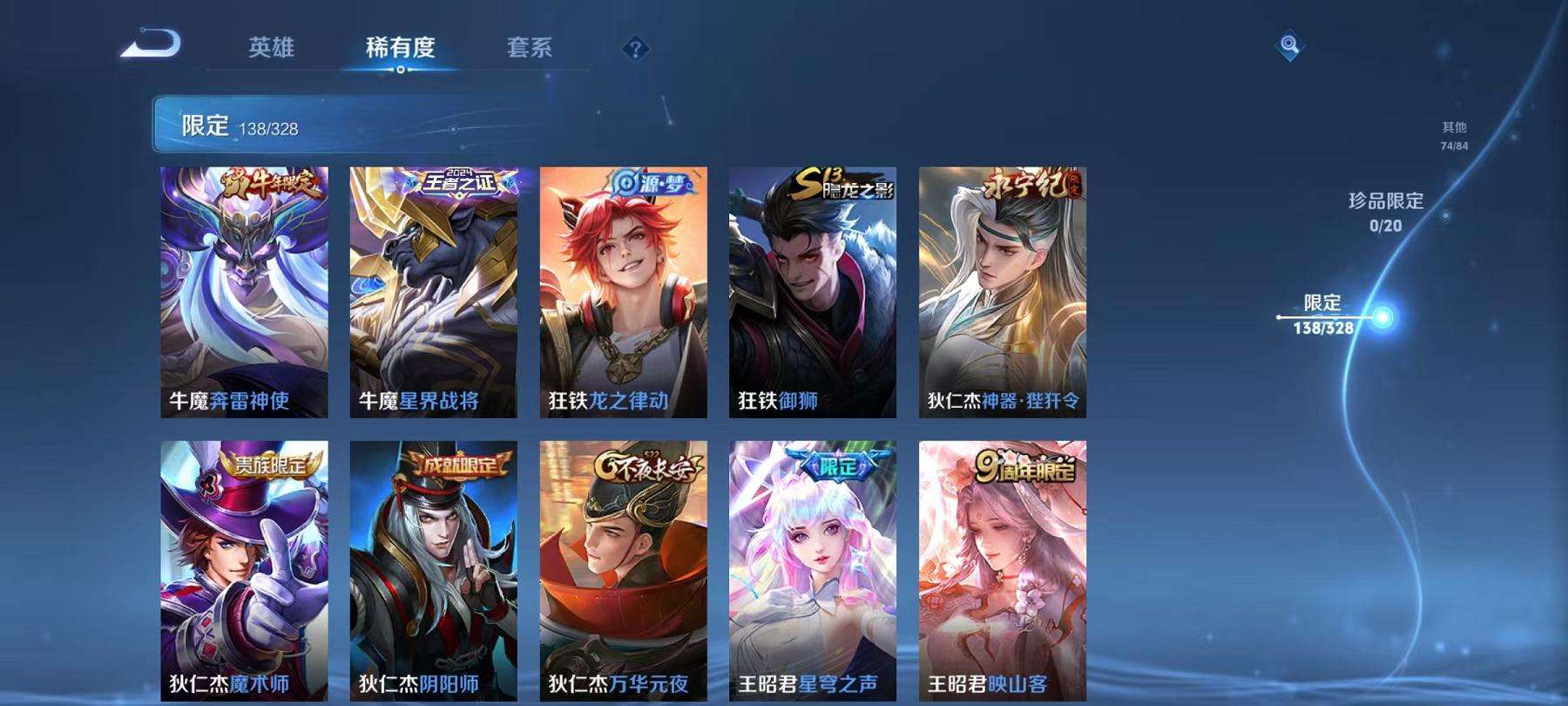Select 其他 74/84 on the right timeline

click(x=1455, y=133)
